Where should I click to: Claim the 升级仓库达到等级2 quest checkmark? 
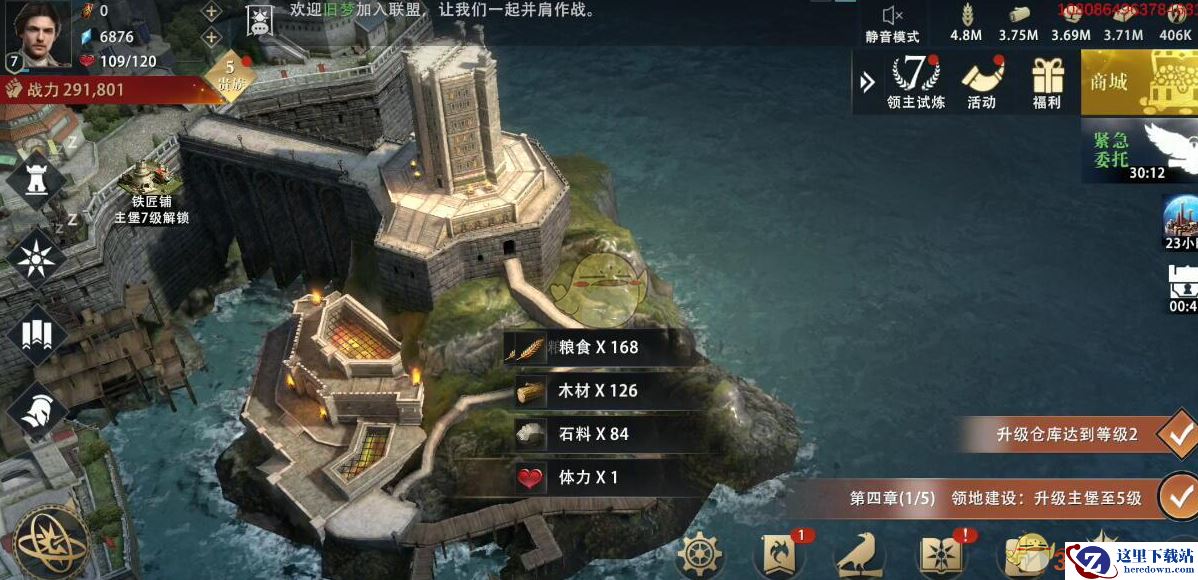coord(1178,435)
